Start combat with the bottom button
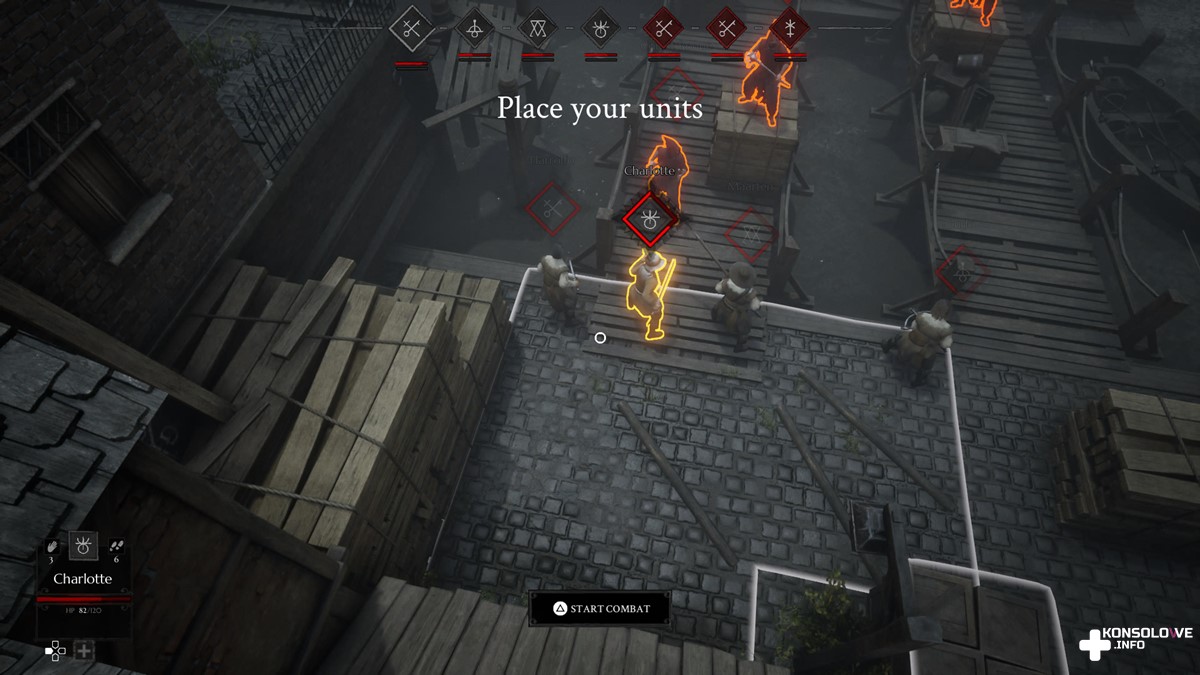1200x675 pixels. click(600, 608)
